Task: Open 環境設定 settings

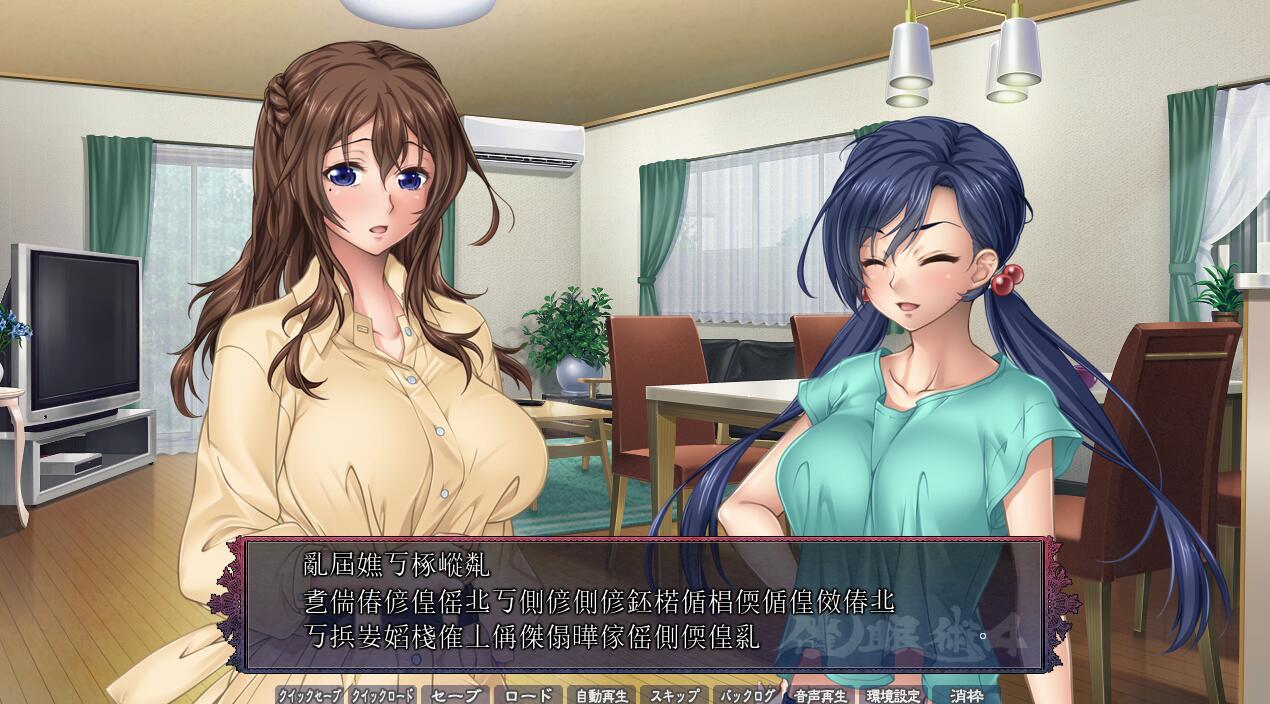Action: click(892, 695)
